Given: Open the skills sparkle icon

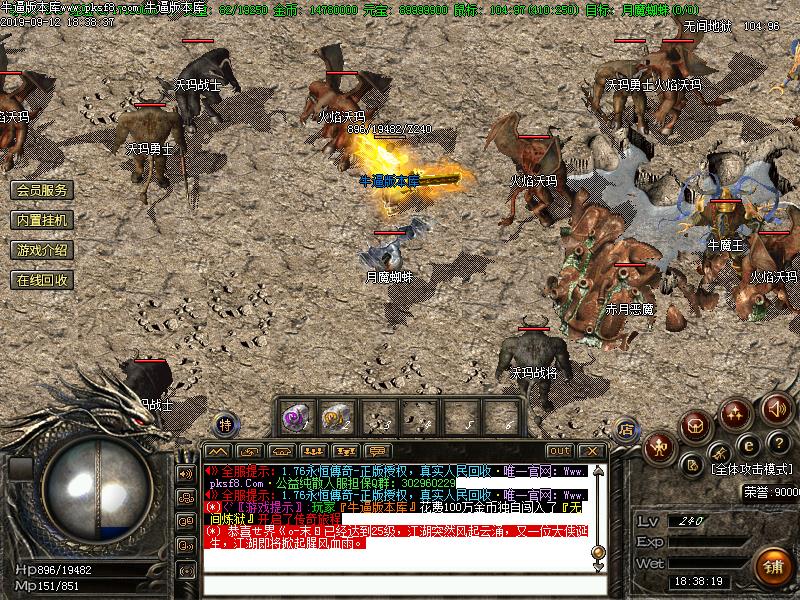Looking at the screenshot, I should click(737, 411).
